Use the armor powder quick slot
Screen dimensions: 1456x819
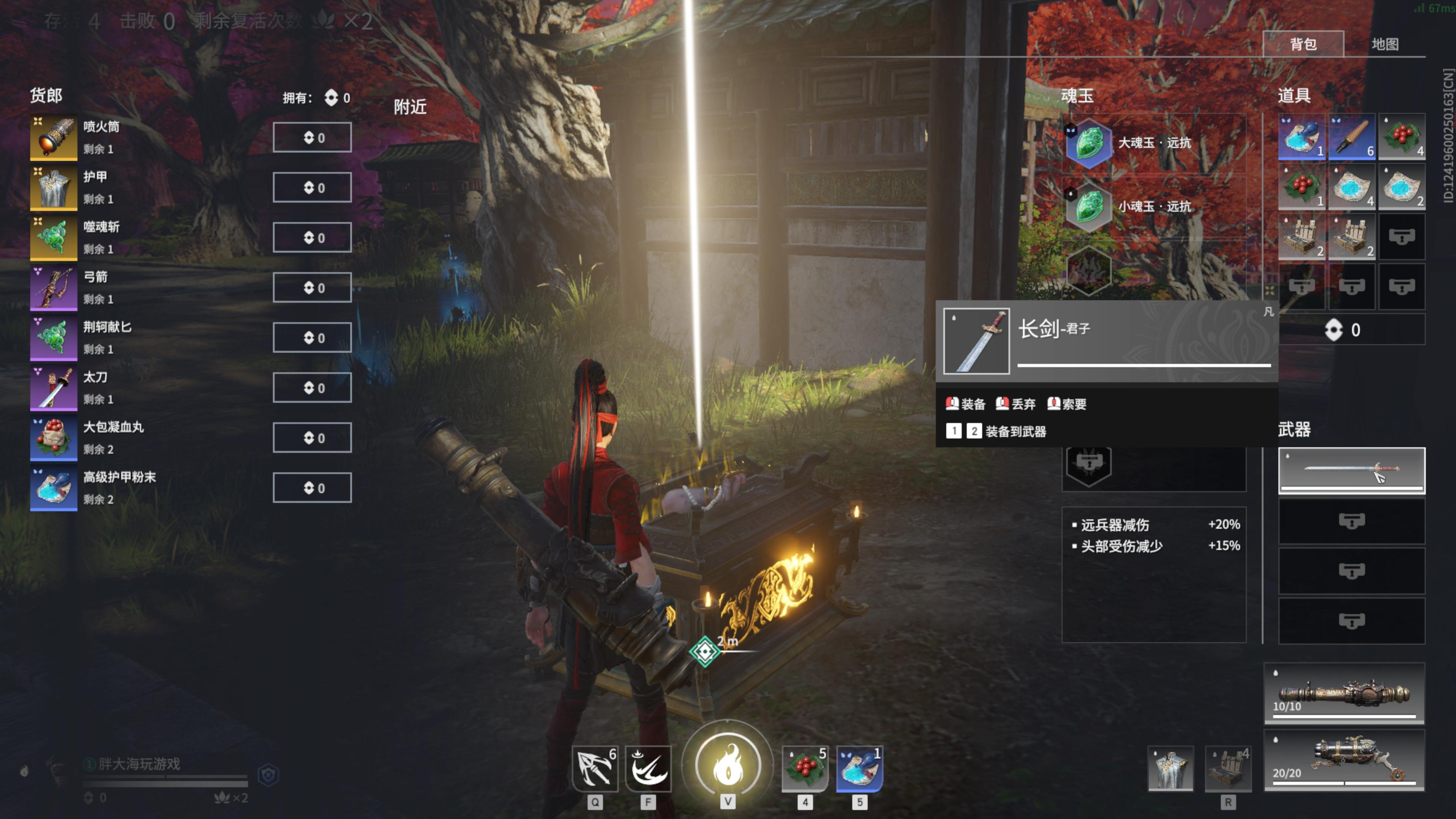click(x=859, y=768)
